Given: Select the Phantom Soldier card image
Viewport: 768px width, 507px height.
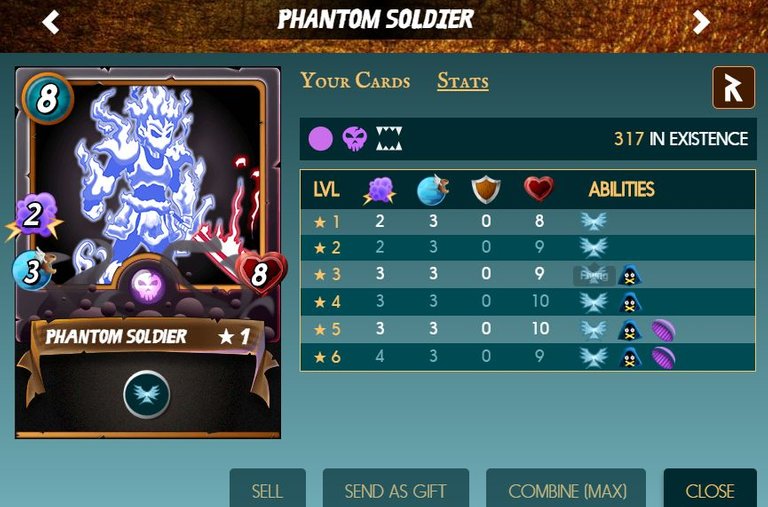Looking at the screenshot, I should point(148,252).
